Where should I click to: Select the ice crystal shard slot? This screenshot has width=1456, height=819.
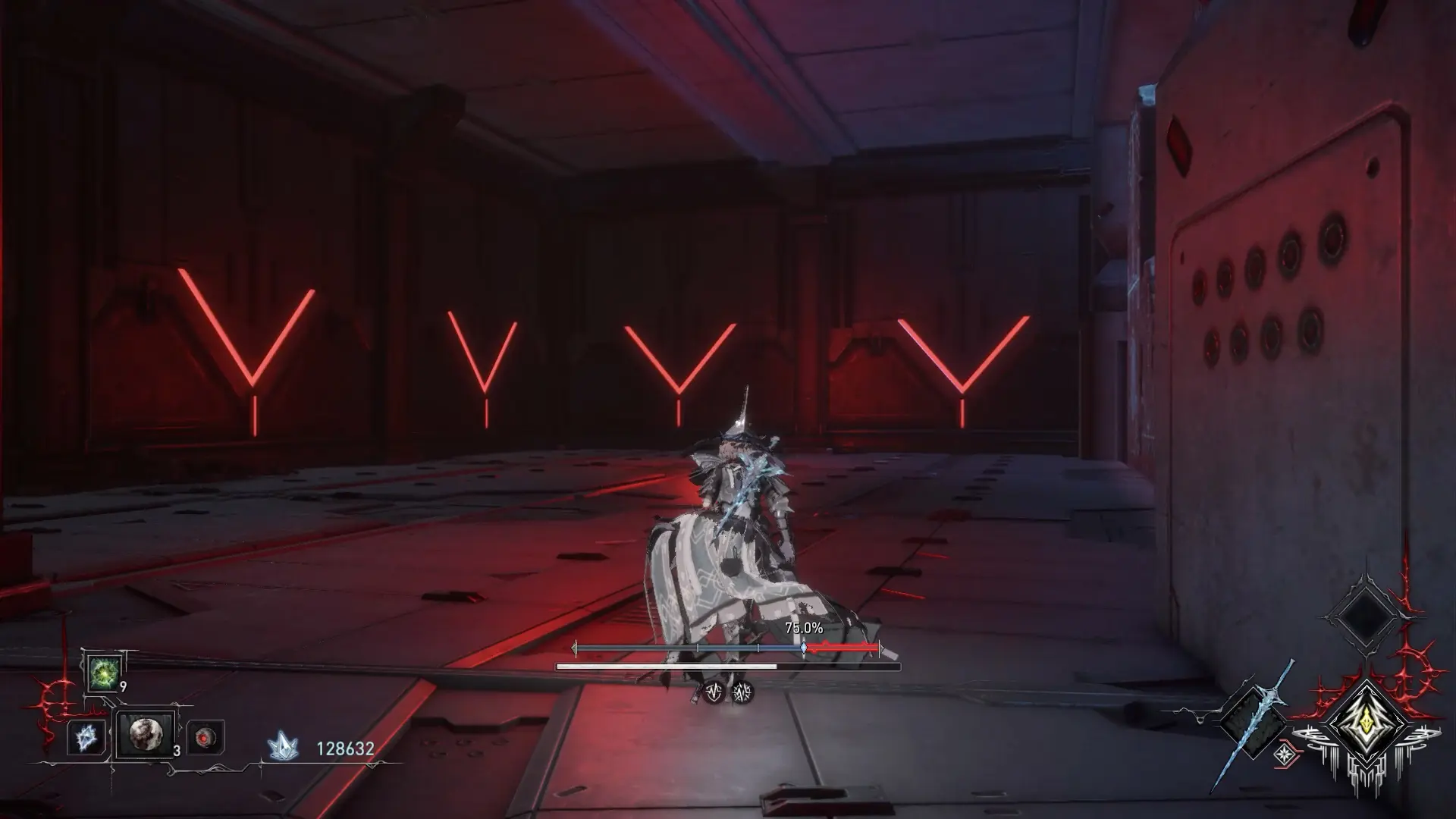85,737
